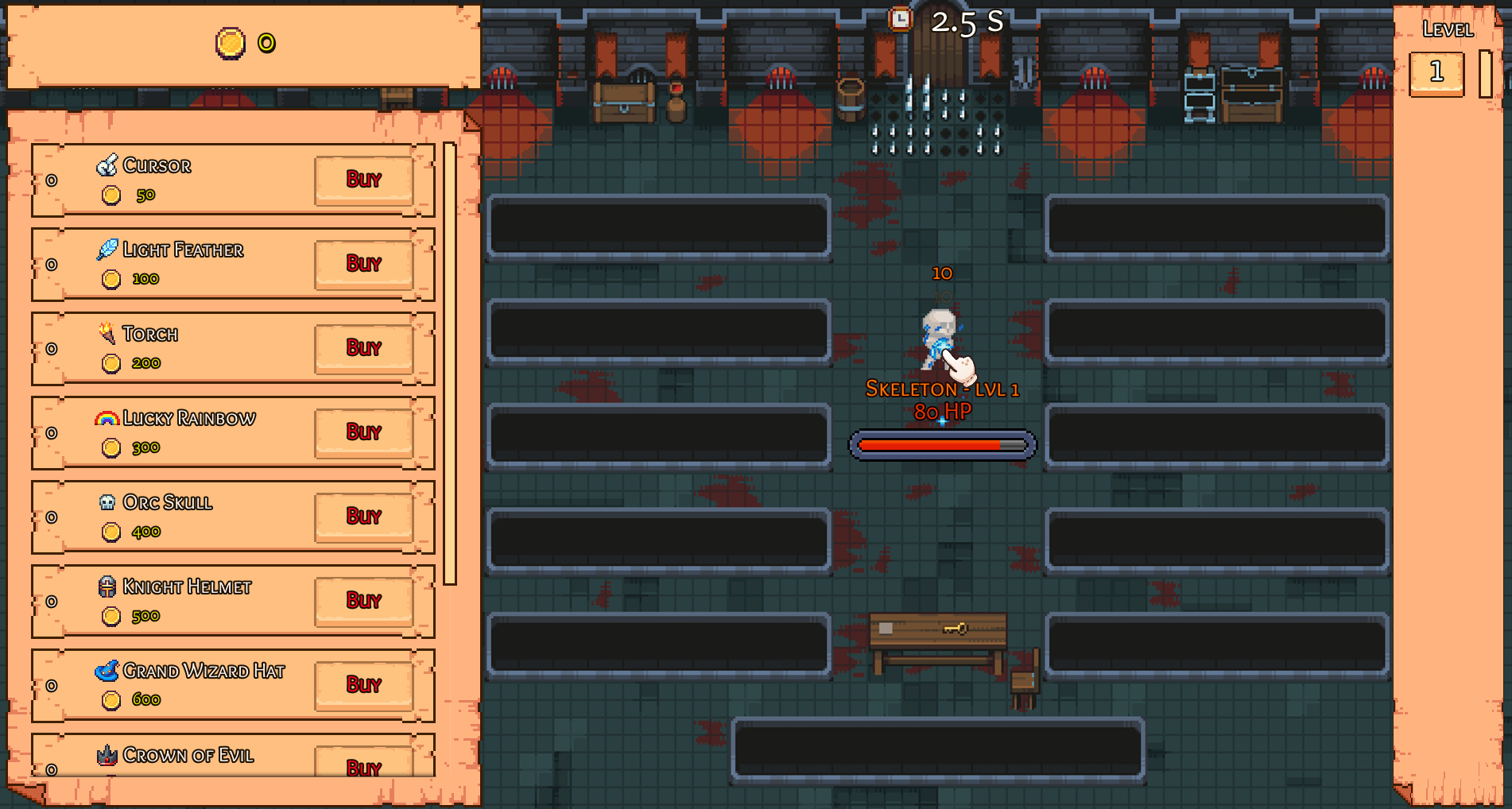Click the Crown of Evil icon
The image size is (1512, 809).
[x=107, y=754]
